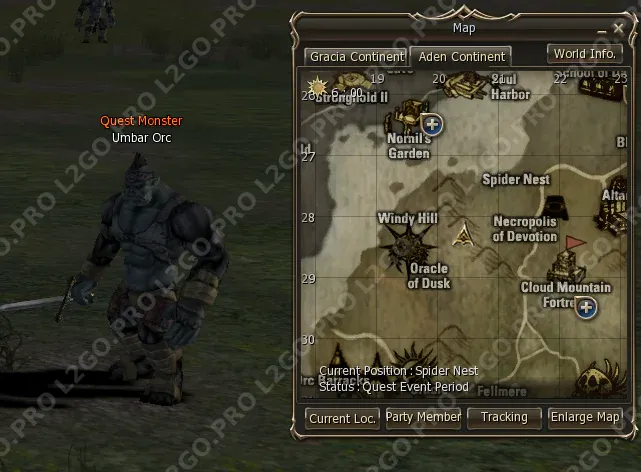This screenshot has width=641, height=472.
Task: Click the plus marker by Cloud Mountain Fortress
Action: tap(586, 307)
